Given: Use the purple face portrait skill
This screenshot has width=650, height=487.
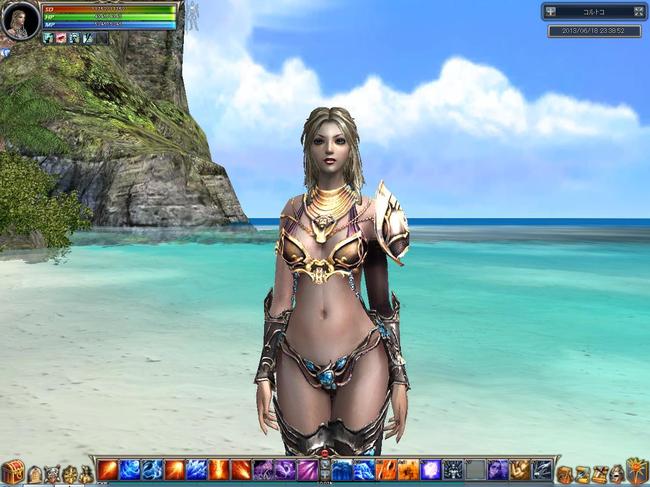Looking at the screenshot, I should point(497,470).
